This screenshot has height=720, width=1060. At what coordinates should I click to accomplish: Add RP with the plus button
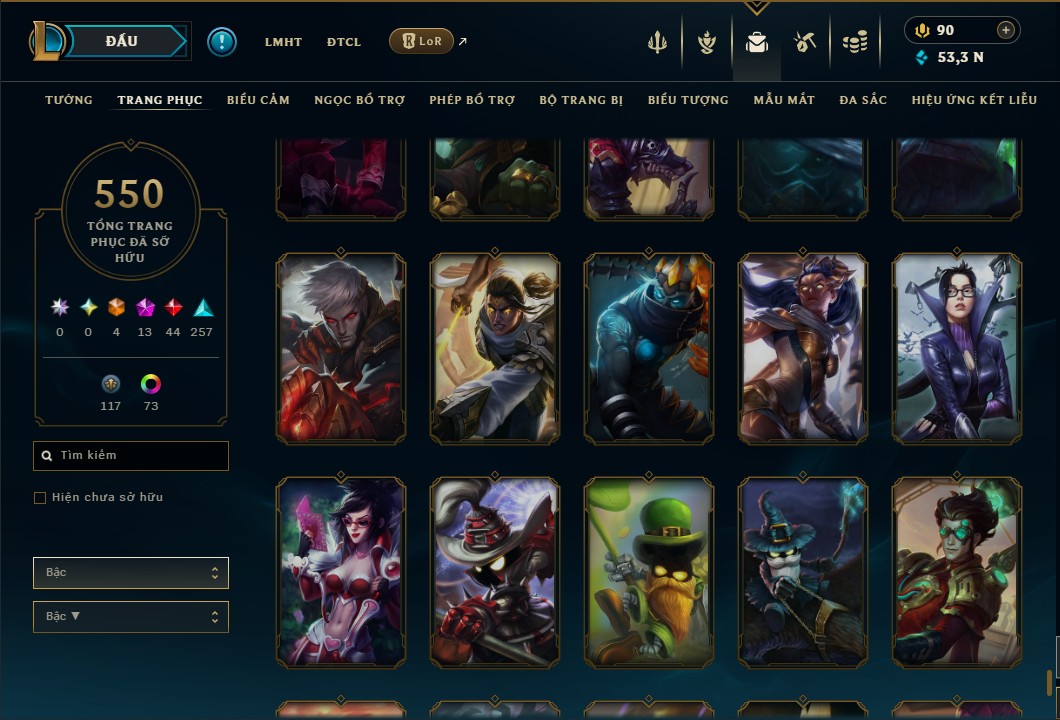(1006, 30)
